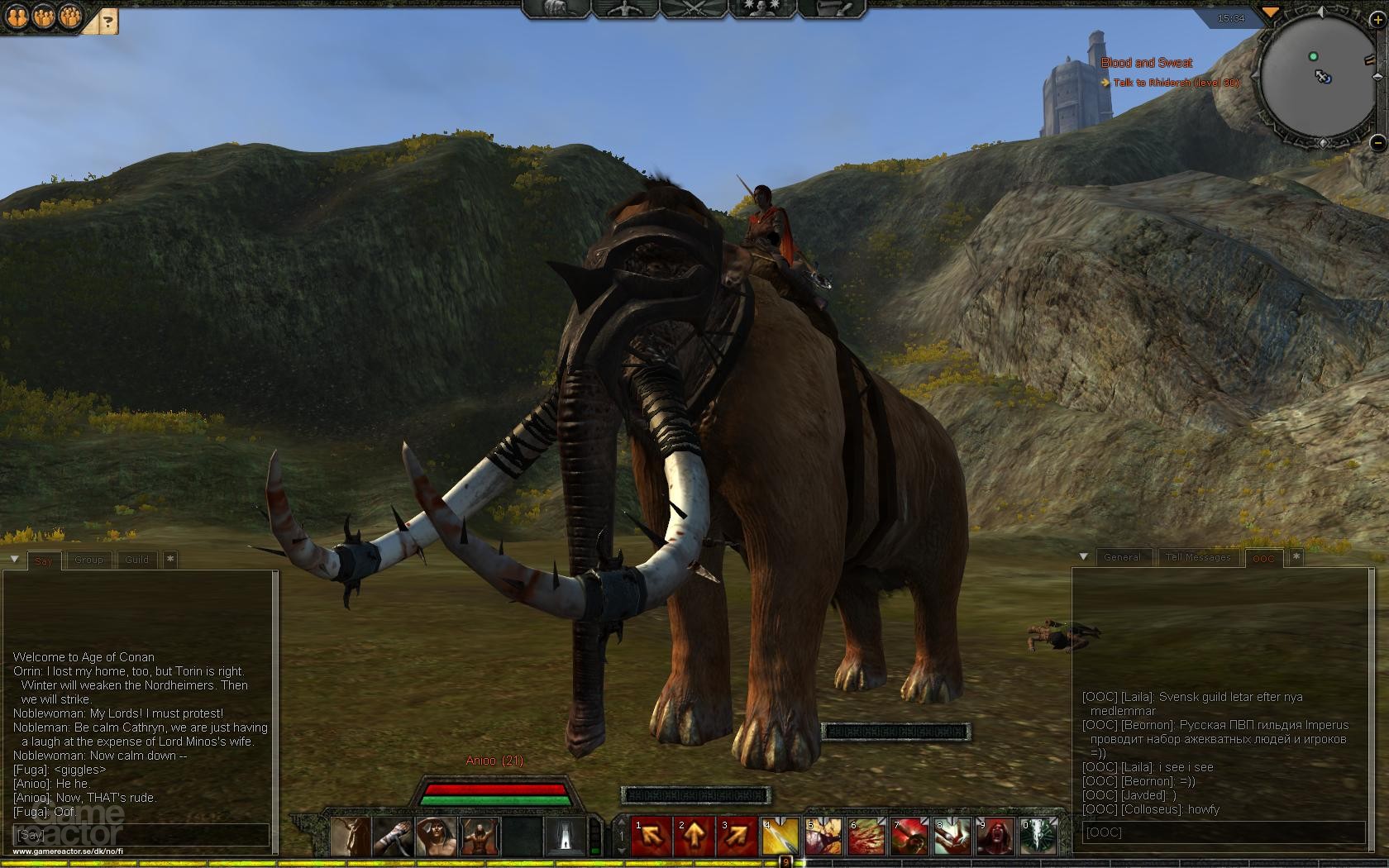The image size is (1389, 868).
Task: Collapse the Say chat panel via its triangle
Action: coord(14,559)
